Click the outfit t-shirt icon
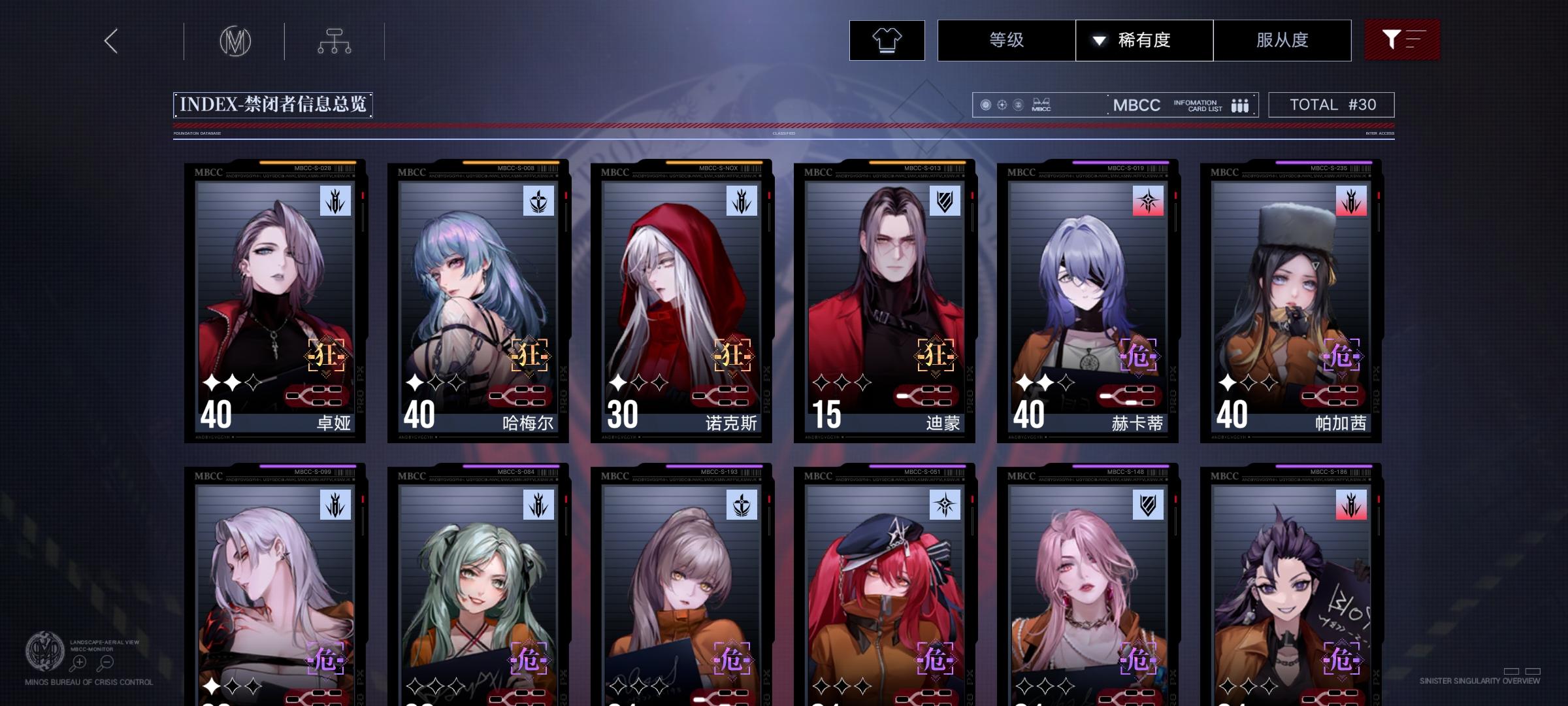This screenshot has height=706, width=1568. 886,40
